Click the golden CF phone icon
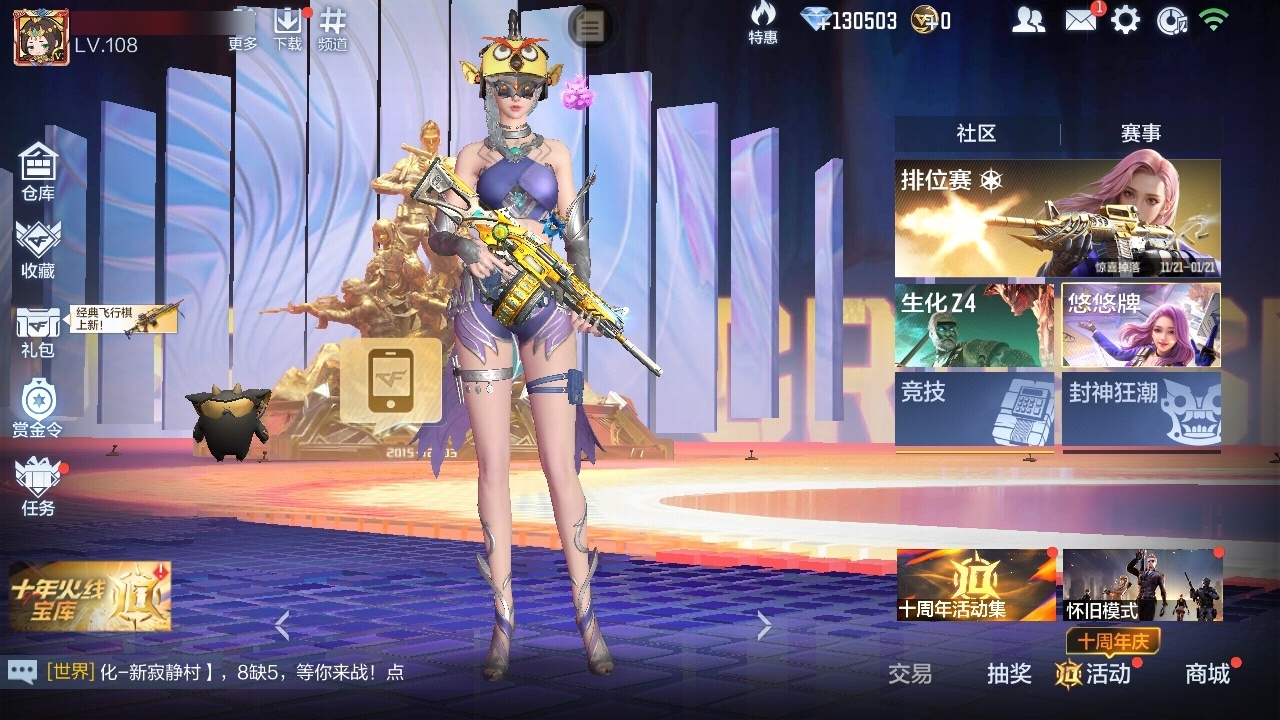This screenshot has width=1280, height=720. point(390,382)
